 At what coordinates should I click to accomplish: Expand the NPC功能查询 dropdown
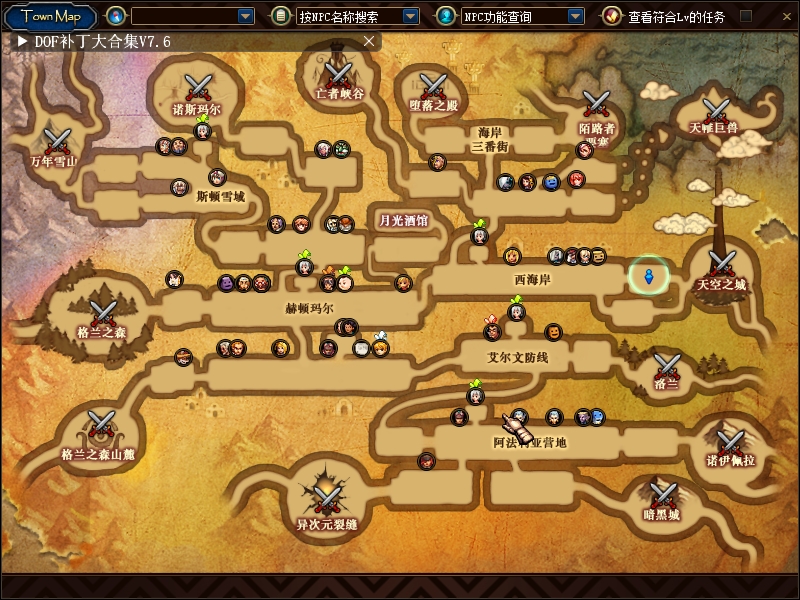pos(575,16)
